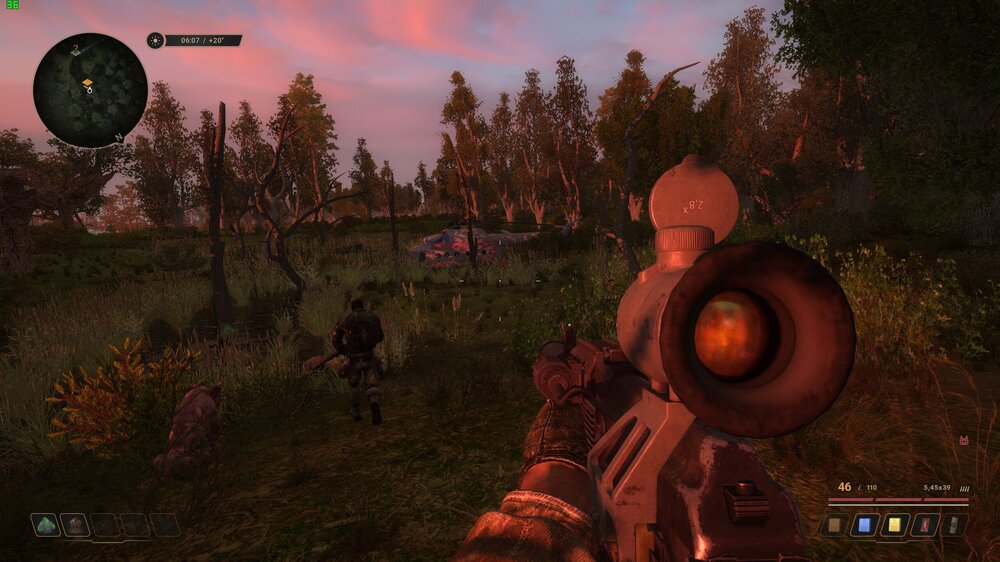Viewport: 1000px width, 562px height.
Task: Use the red item in the quick slots
Action: pos(924,525)
